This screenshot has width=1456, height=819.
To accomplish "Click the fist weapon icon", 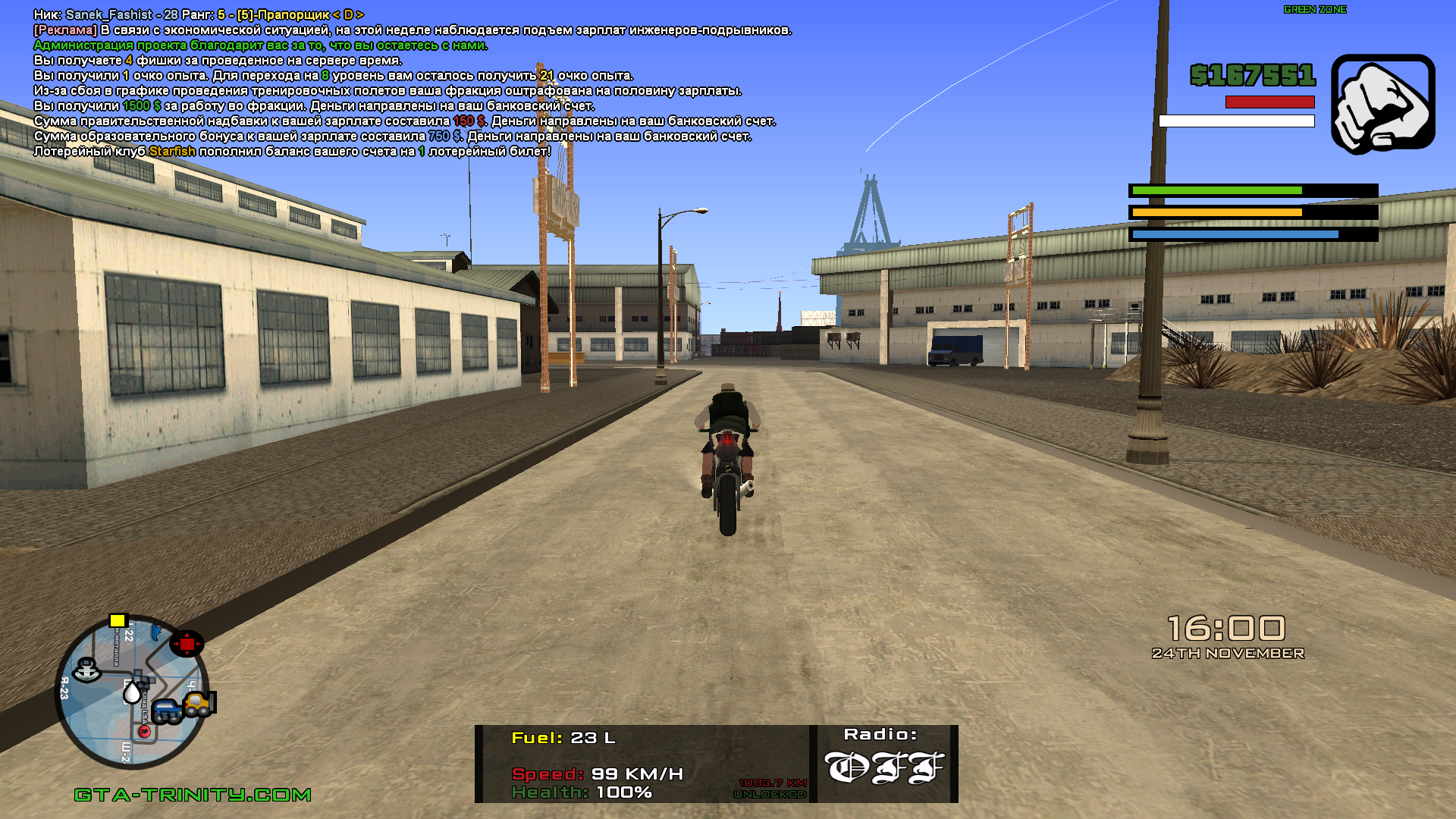I will (1382, 104).
